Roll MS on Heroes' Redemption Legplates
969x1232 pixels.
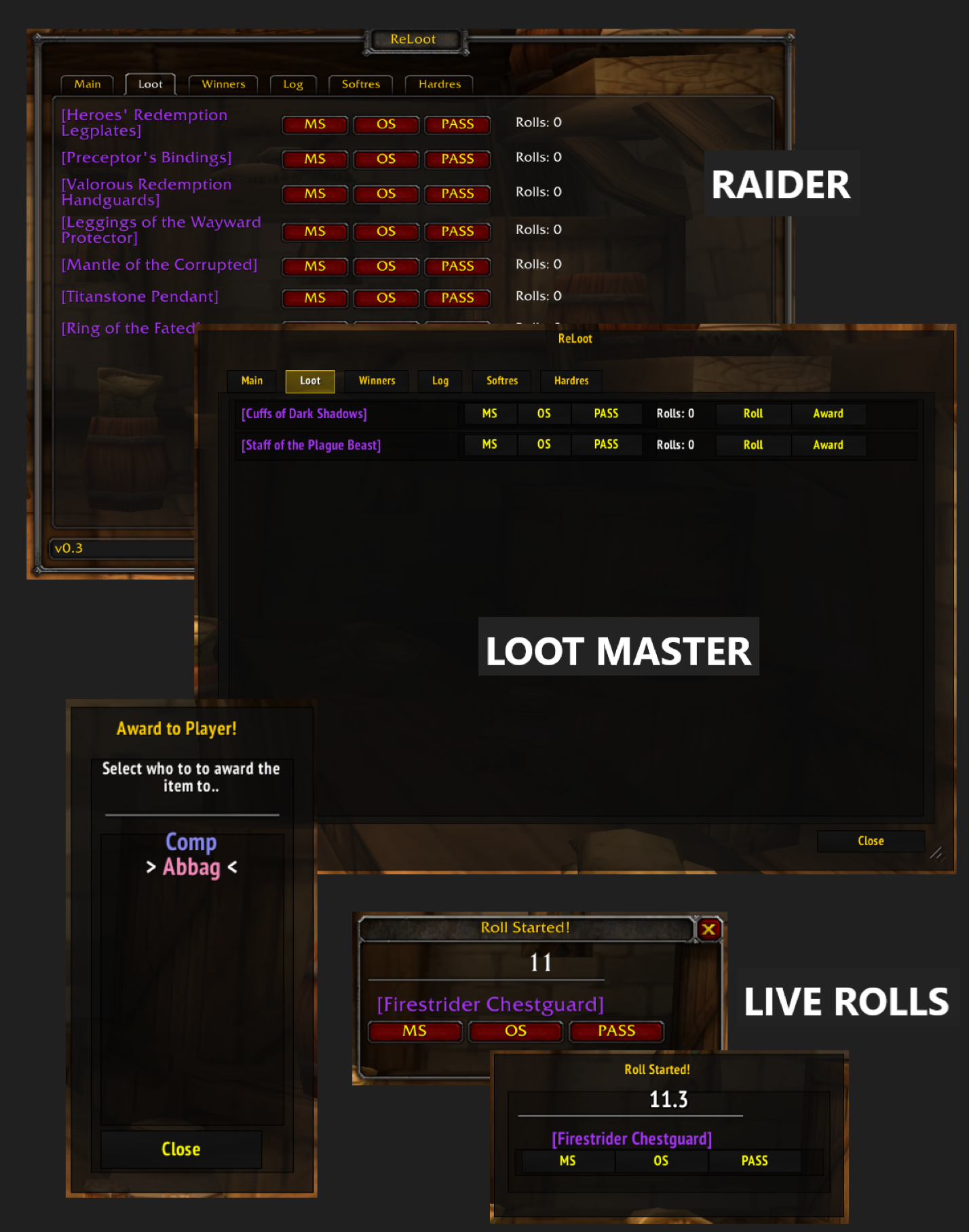pyautogui.click(x=314, y=124)
